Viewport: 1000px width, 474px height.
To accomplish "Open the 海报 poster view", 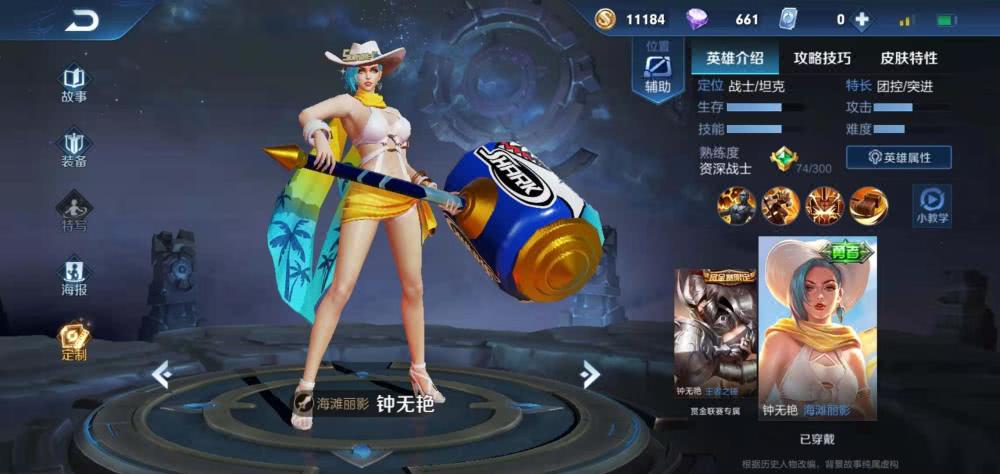I will pos(74,277).
